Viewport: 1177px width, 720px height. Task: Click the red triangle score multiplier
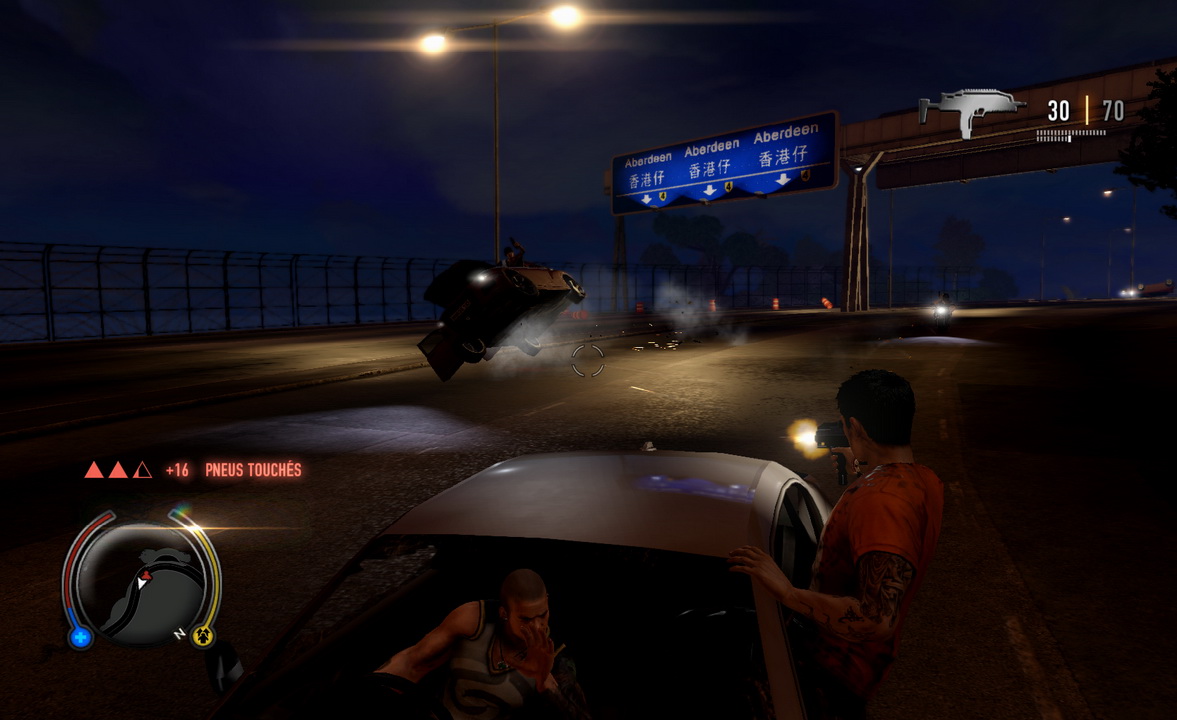[x=118, y=469]
